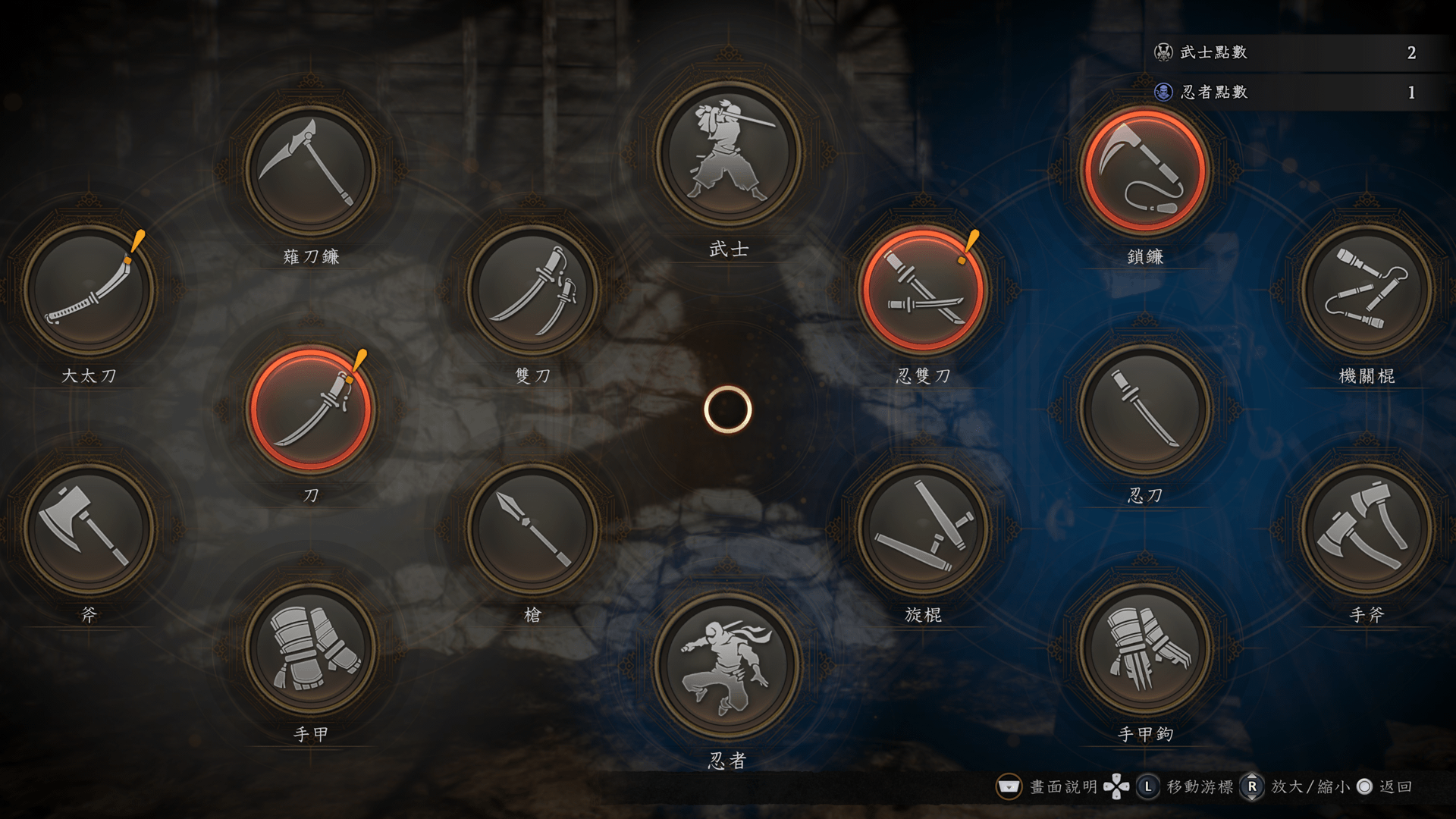Choose the 手甲 gauntlets weapon icon

click(310, 648)
